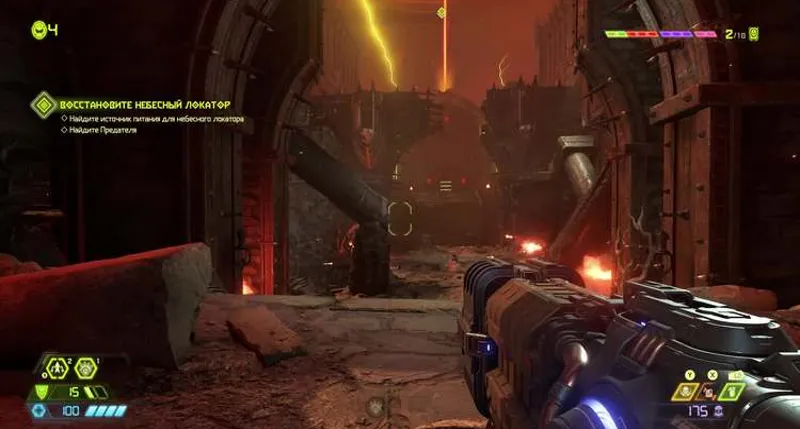Click the blue health cross icon
Viewport: 800px width, 429px height.
point(39,410)
